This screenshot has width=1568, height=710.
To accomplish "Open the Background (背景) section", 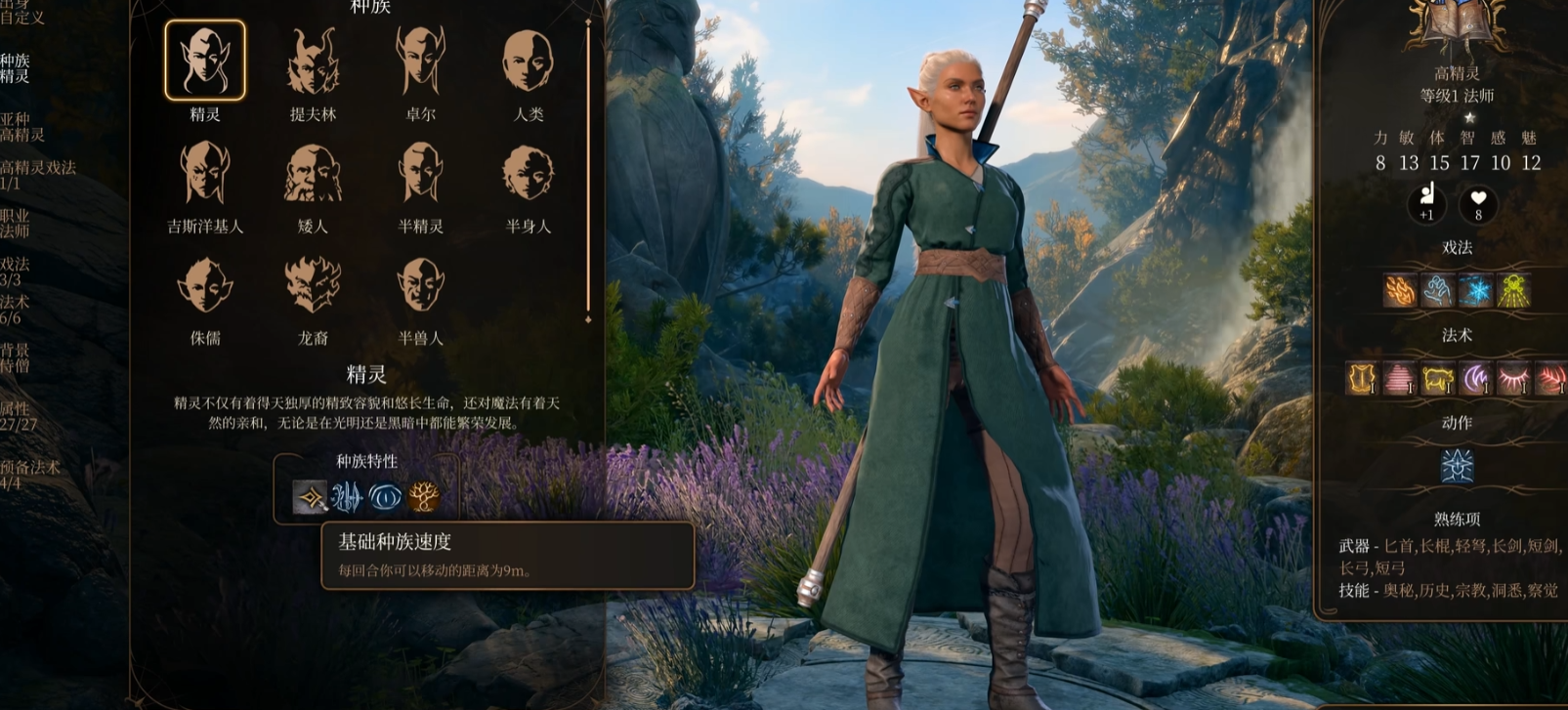I will pyautogui.click(x=15, y=357).
